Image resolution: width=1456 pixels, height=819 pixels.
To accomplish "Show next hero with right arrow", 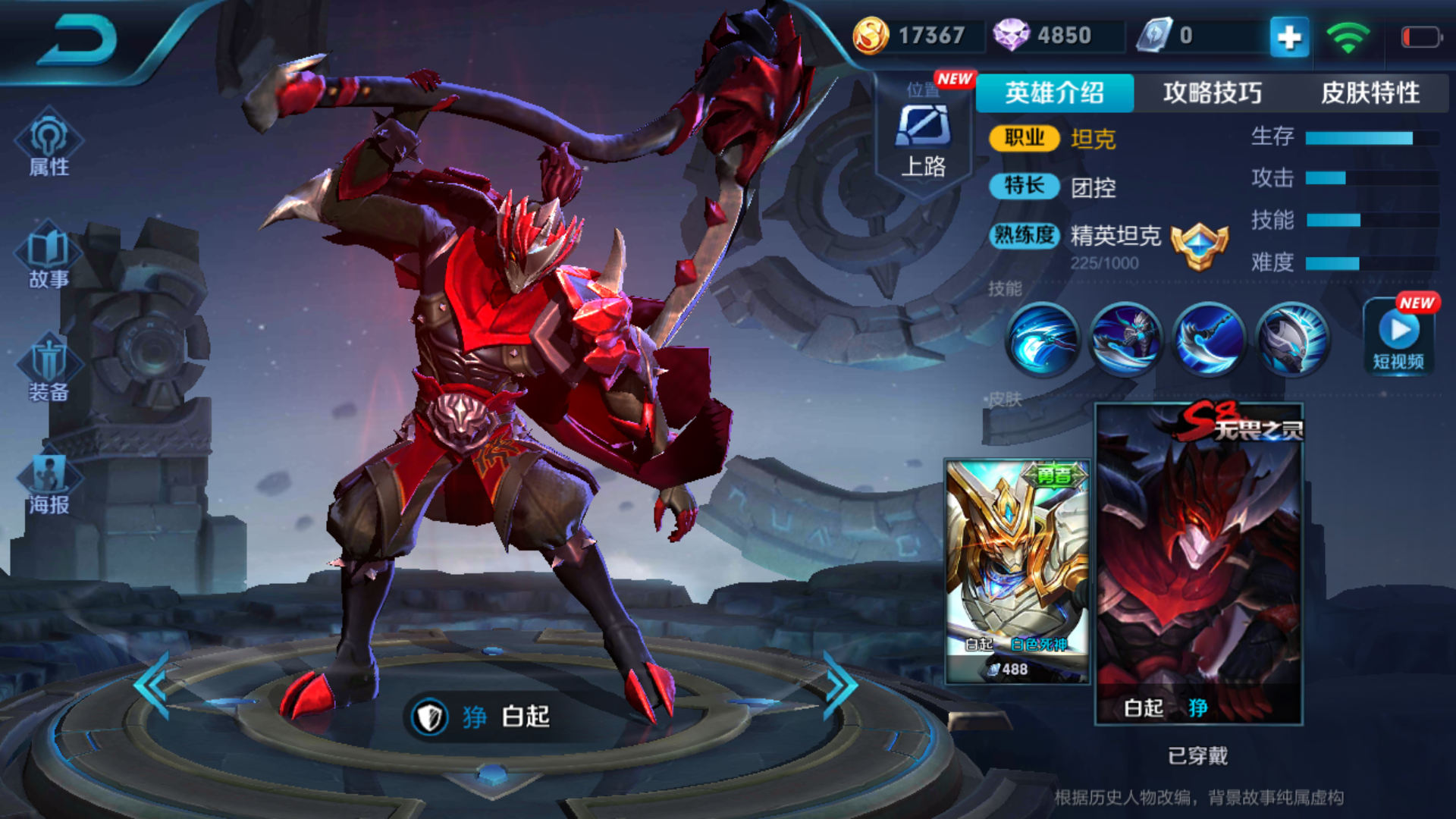I will tap(839, 686).
